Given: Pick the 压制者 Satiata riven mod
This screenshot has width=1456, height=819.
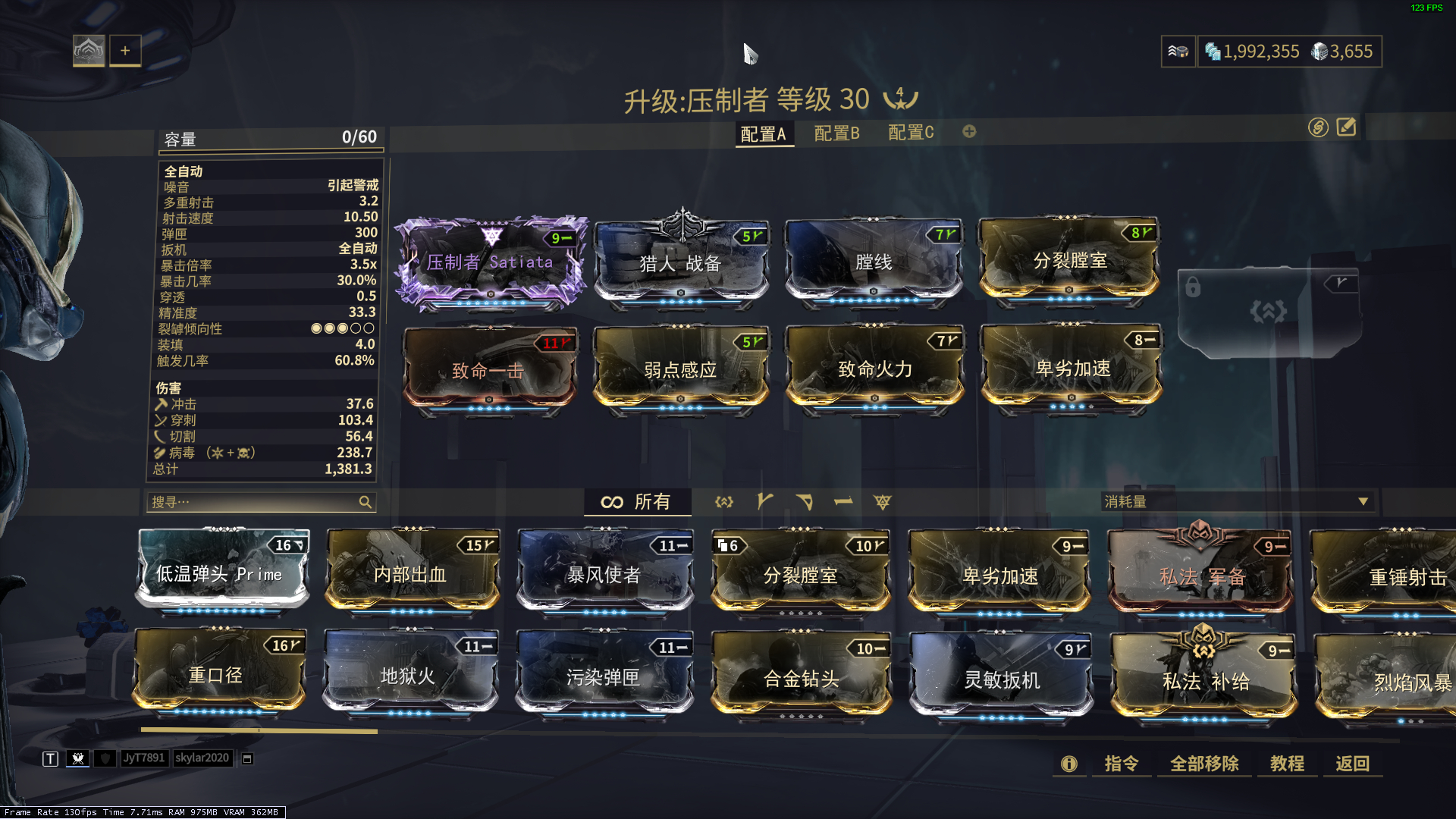Looking at the screenshot, I should pyautogui.click(x=490, y=262).
